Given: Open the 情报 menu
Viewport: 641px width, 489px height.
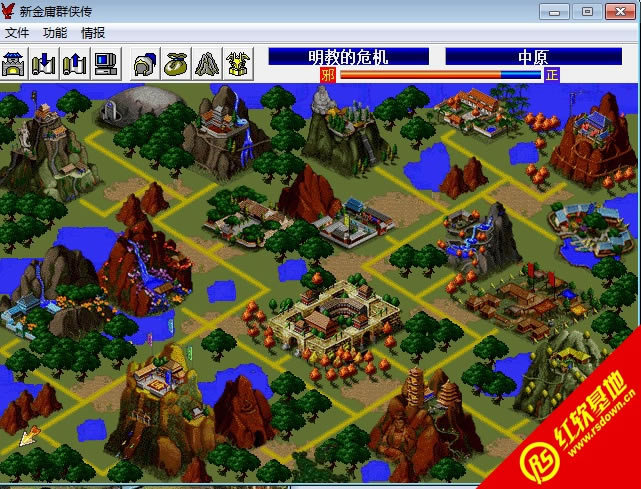Looking at the screenshot, I should point(93,33).
